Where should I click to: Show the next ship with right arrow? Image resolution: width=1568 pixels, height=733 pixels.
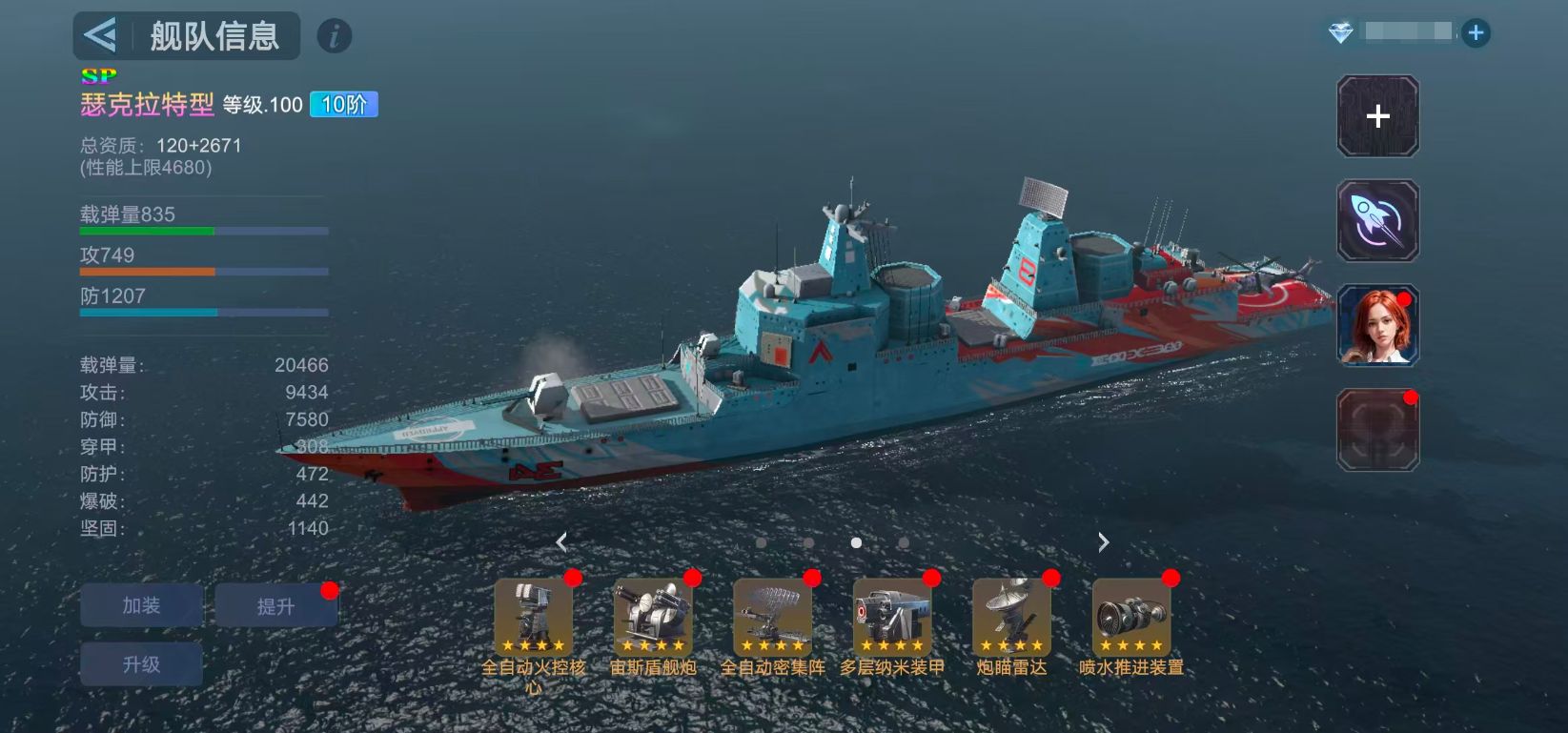click(1103, 542)
